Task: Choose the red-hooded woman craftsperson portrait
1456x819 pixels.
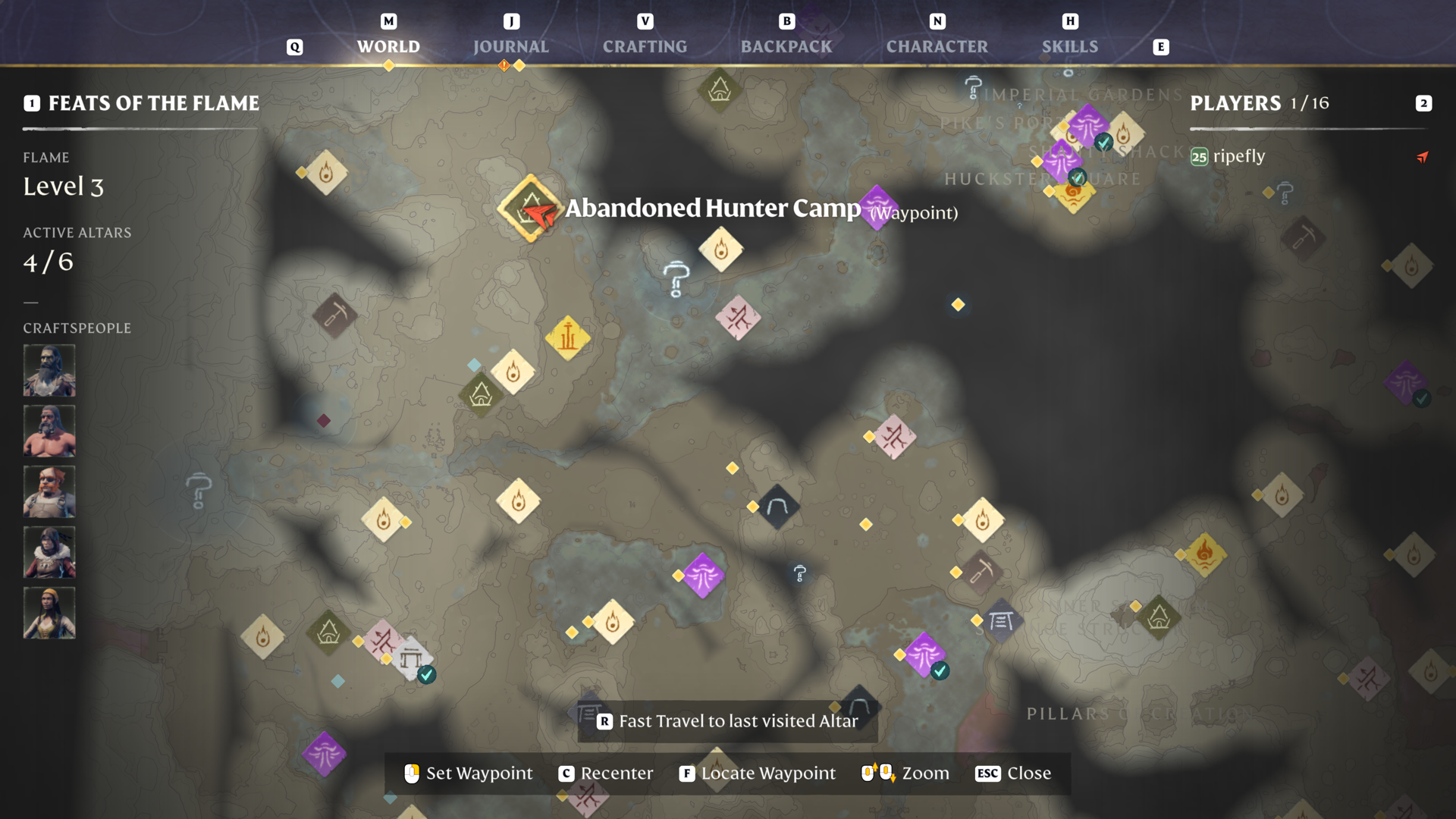Action: tap(49, 552)
